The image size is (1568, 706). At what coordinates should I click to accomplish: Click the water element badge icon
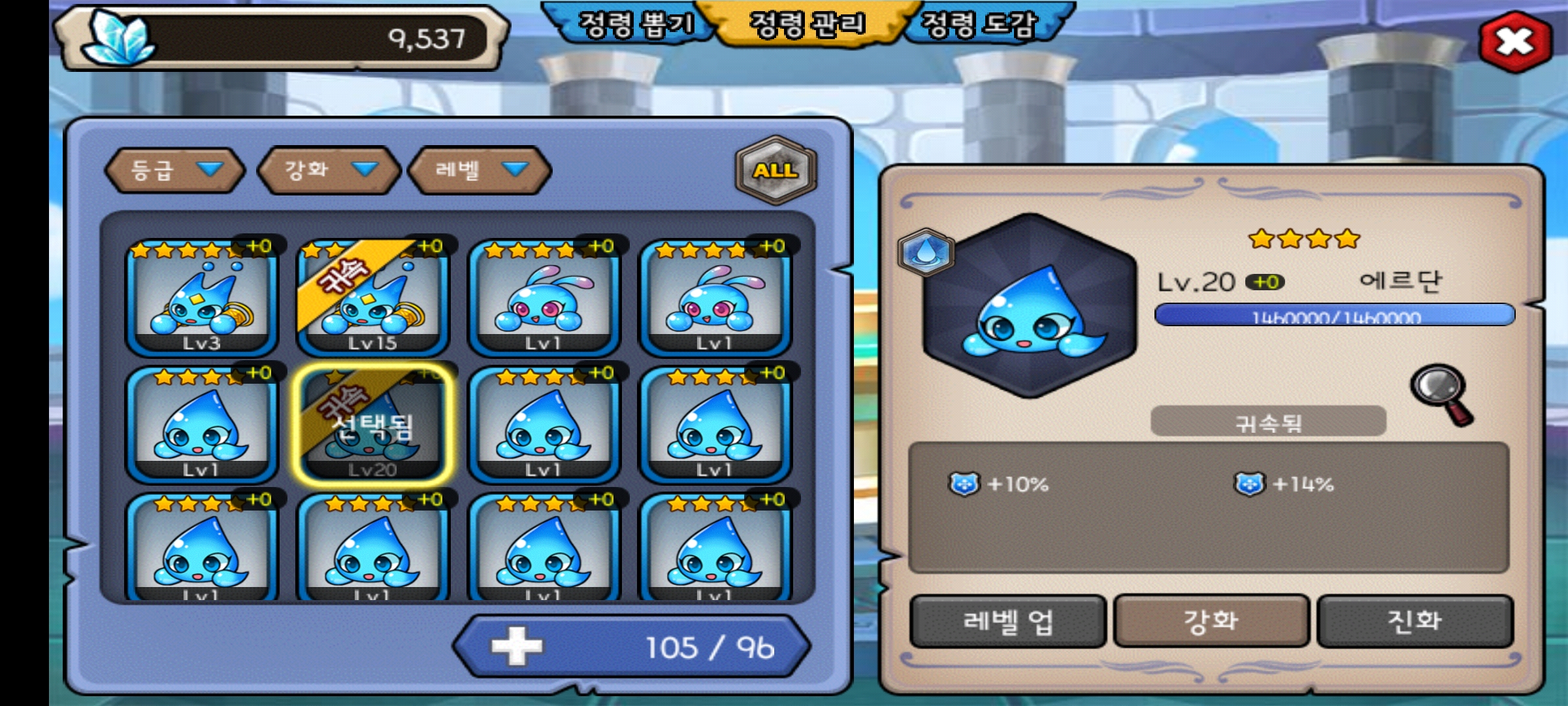coord(926,252)
